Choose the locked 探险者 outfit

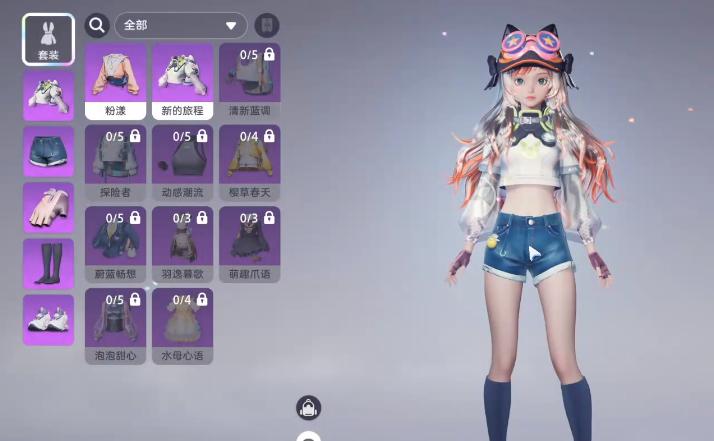coord(116,162)
